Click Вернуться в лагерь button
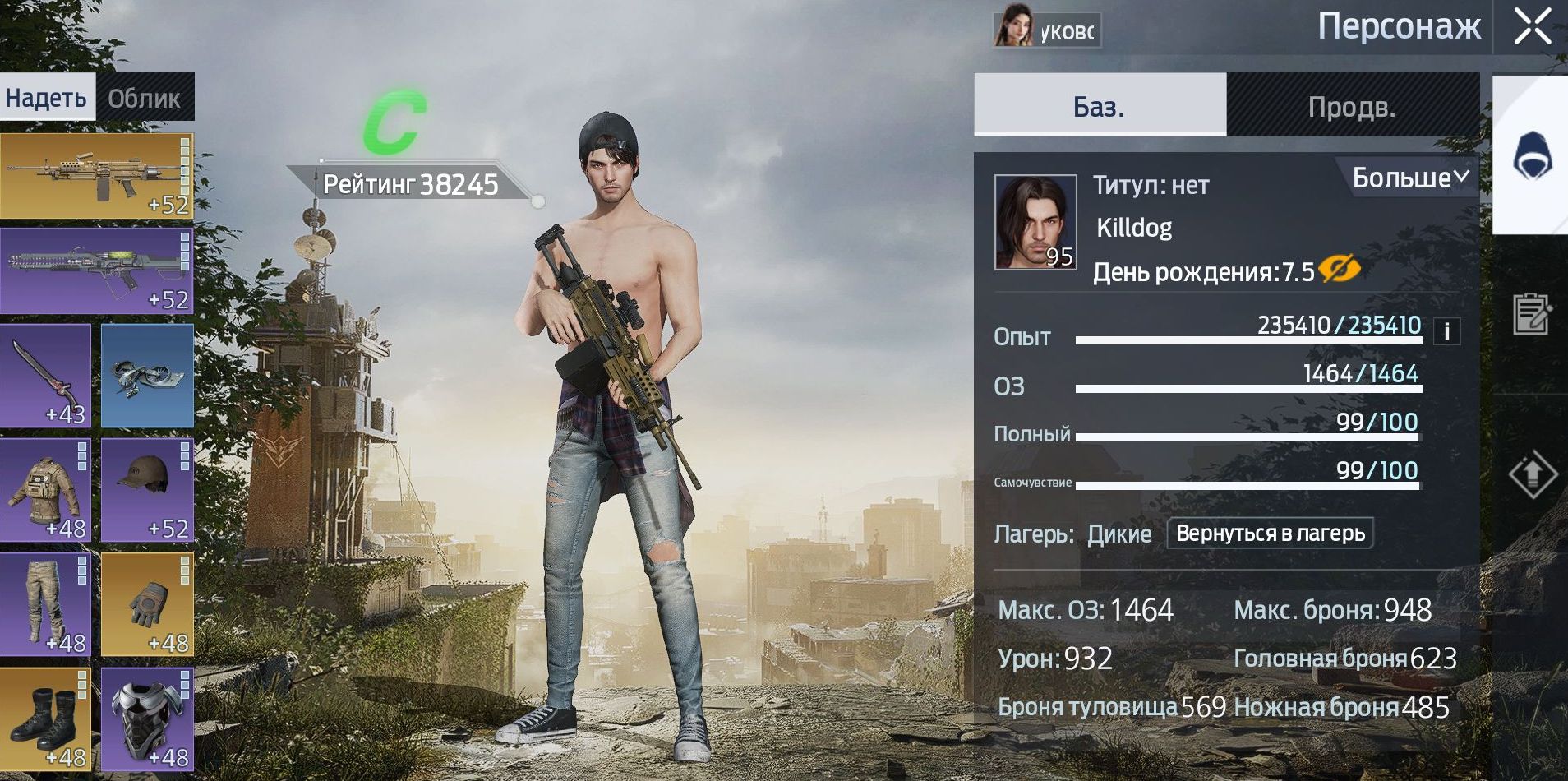 coord(1270,534)
